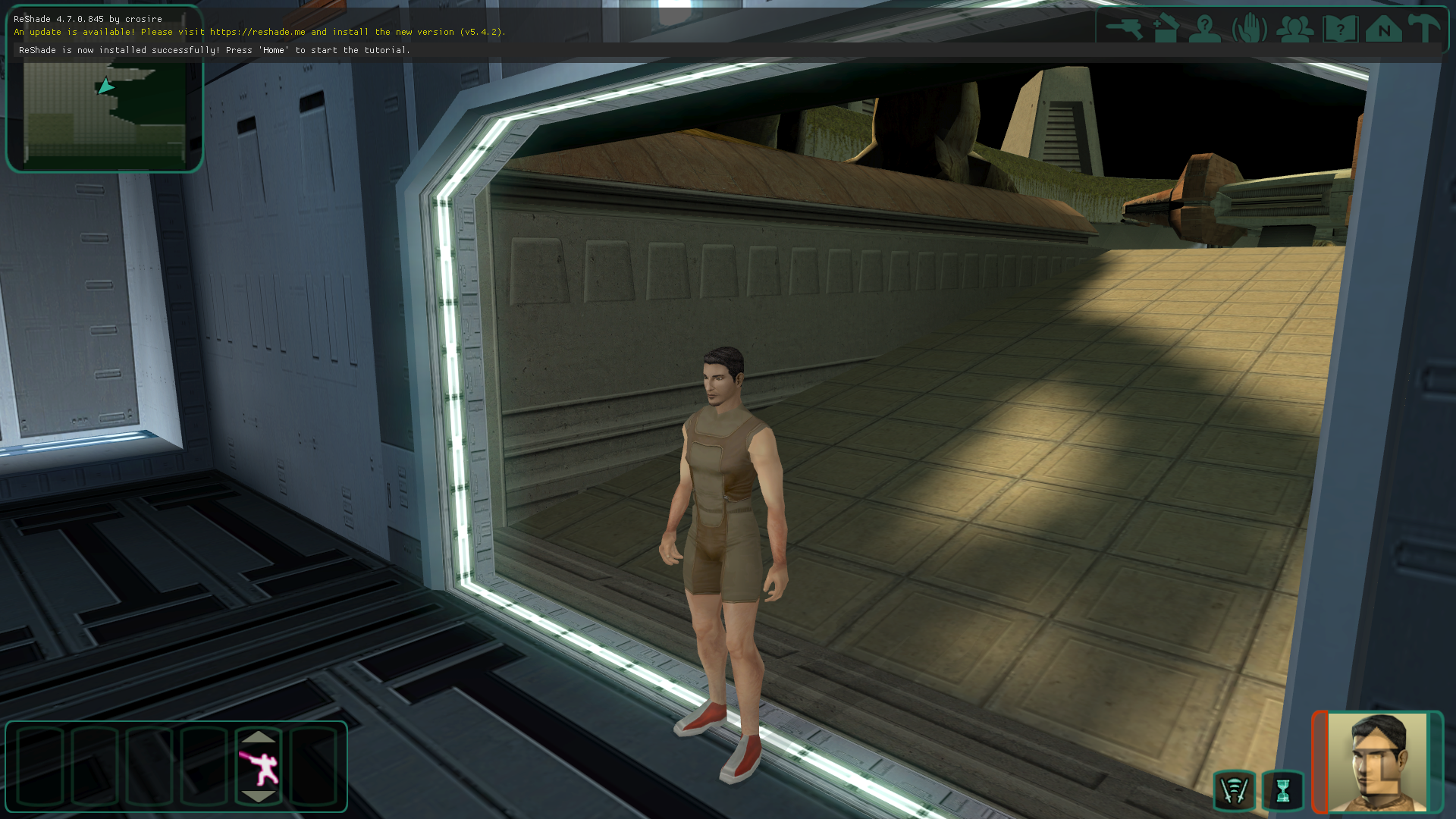This screenshot has width=1456, height=819.
Task: Toggle the crossed-swords combat mode button
Action: pos(1235,791)
